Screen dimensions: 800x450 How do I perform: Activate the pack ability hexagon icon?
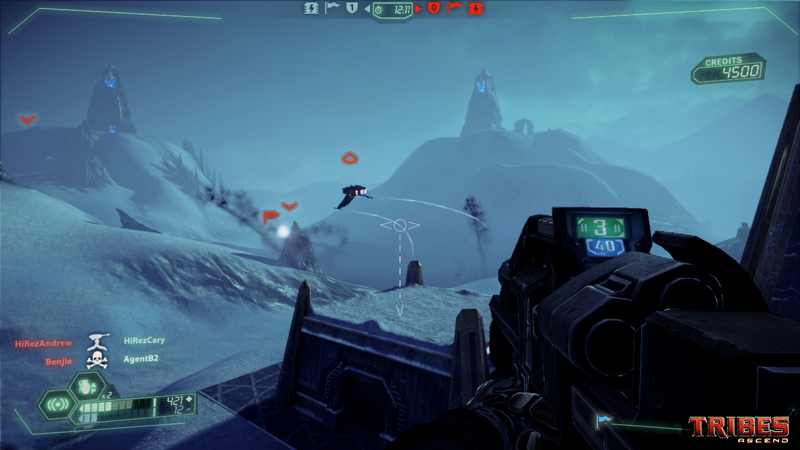(55, 405)
